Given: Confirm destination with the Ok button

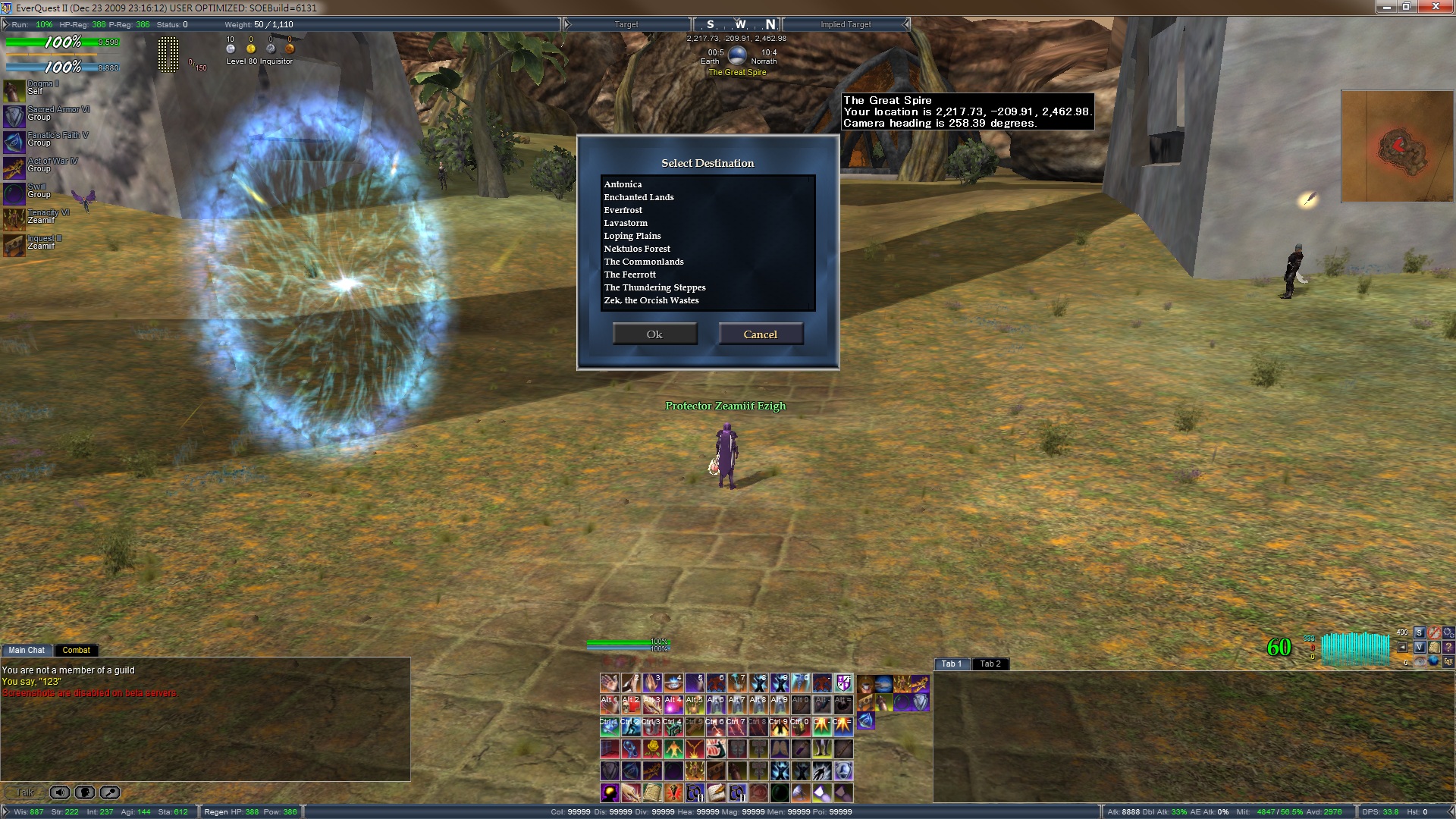Looking at the screenshot, I should pyautogui.click(x=654, y=334).
